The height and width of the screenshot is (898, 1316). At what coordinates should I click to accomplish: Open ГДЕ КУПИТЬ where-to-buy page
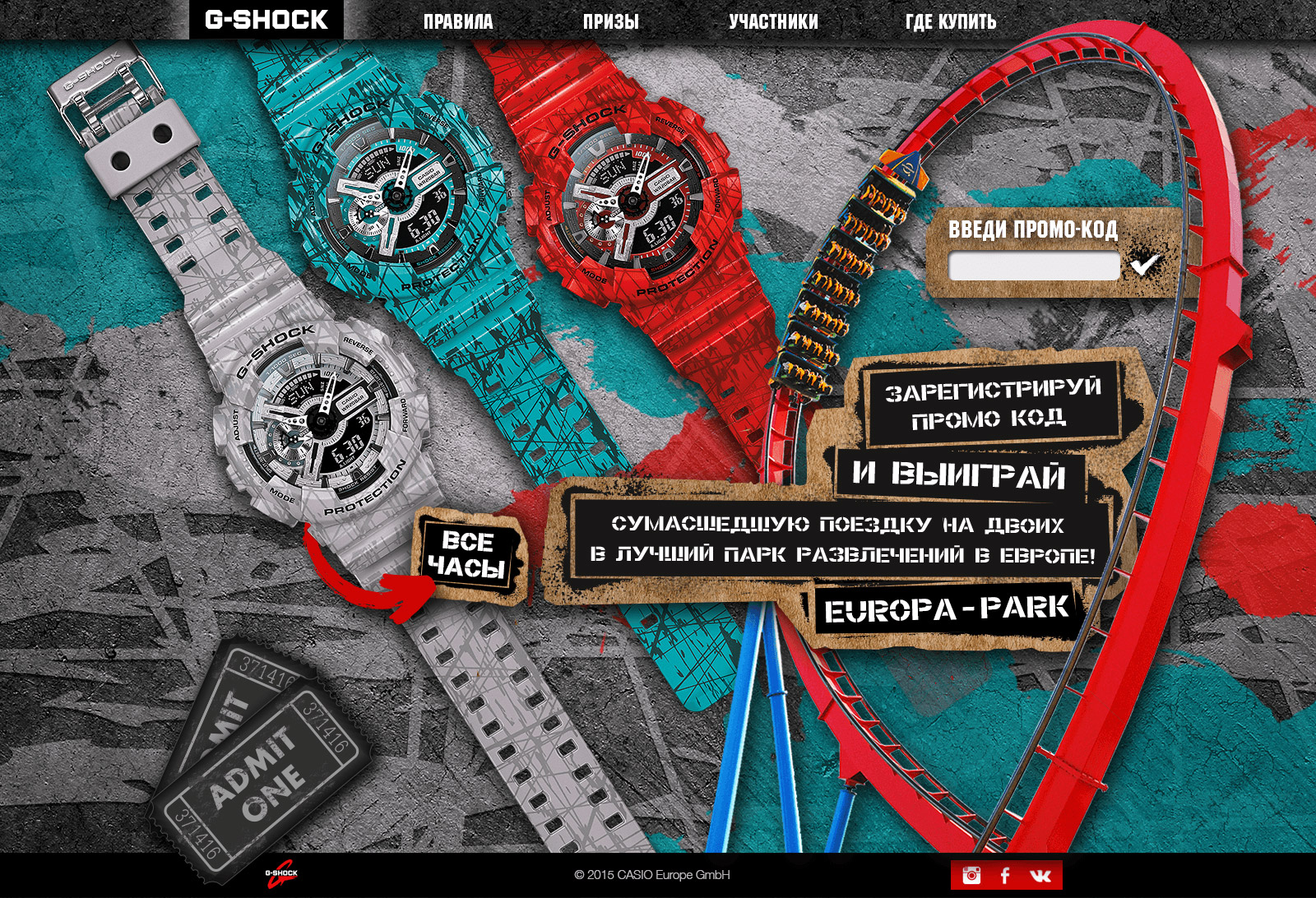(950, 22)
